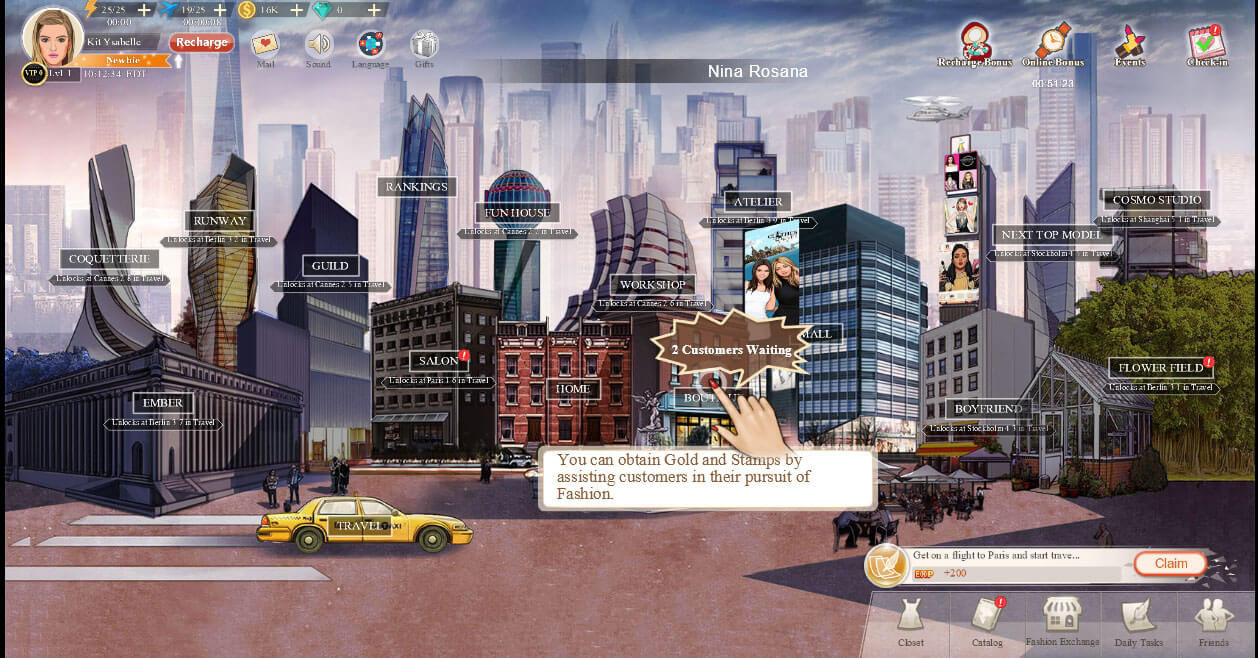The width and height of the screenshot is (1258, 658).
Task: Open the Friends panel
Action: coord(1214,622)
